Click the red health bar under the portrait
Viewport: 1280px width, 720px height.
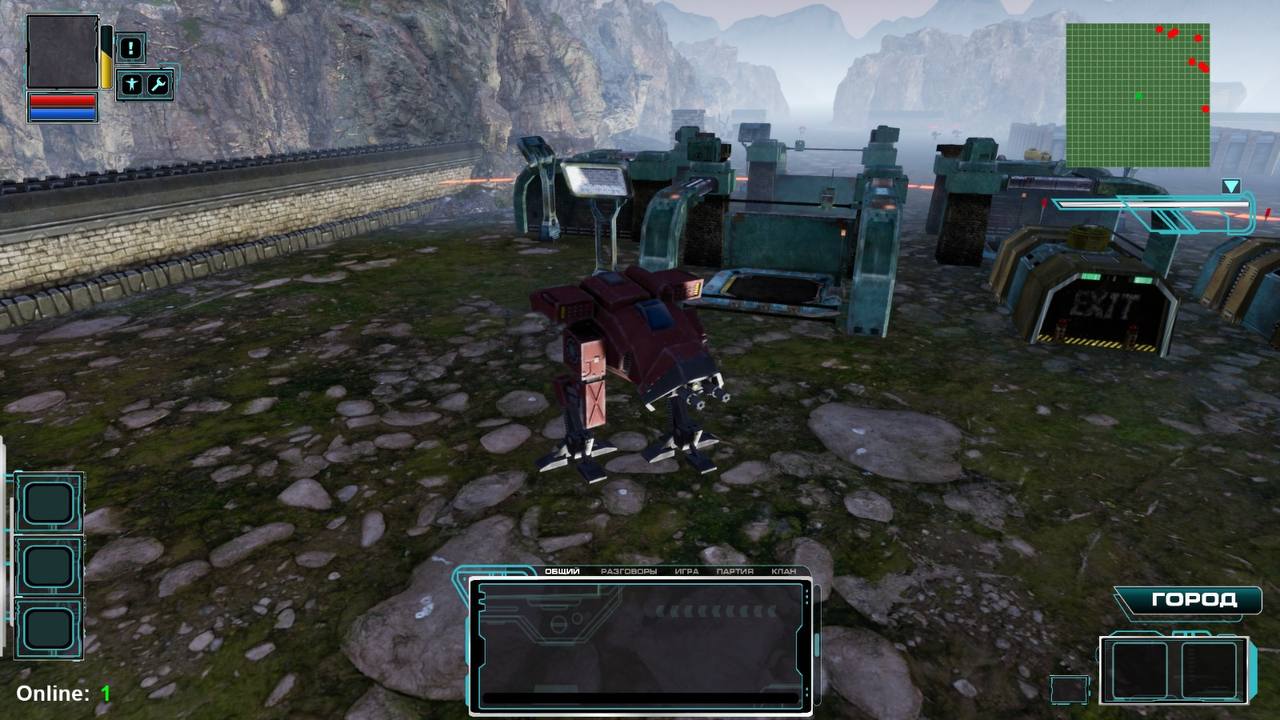62,99
